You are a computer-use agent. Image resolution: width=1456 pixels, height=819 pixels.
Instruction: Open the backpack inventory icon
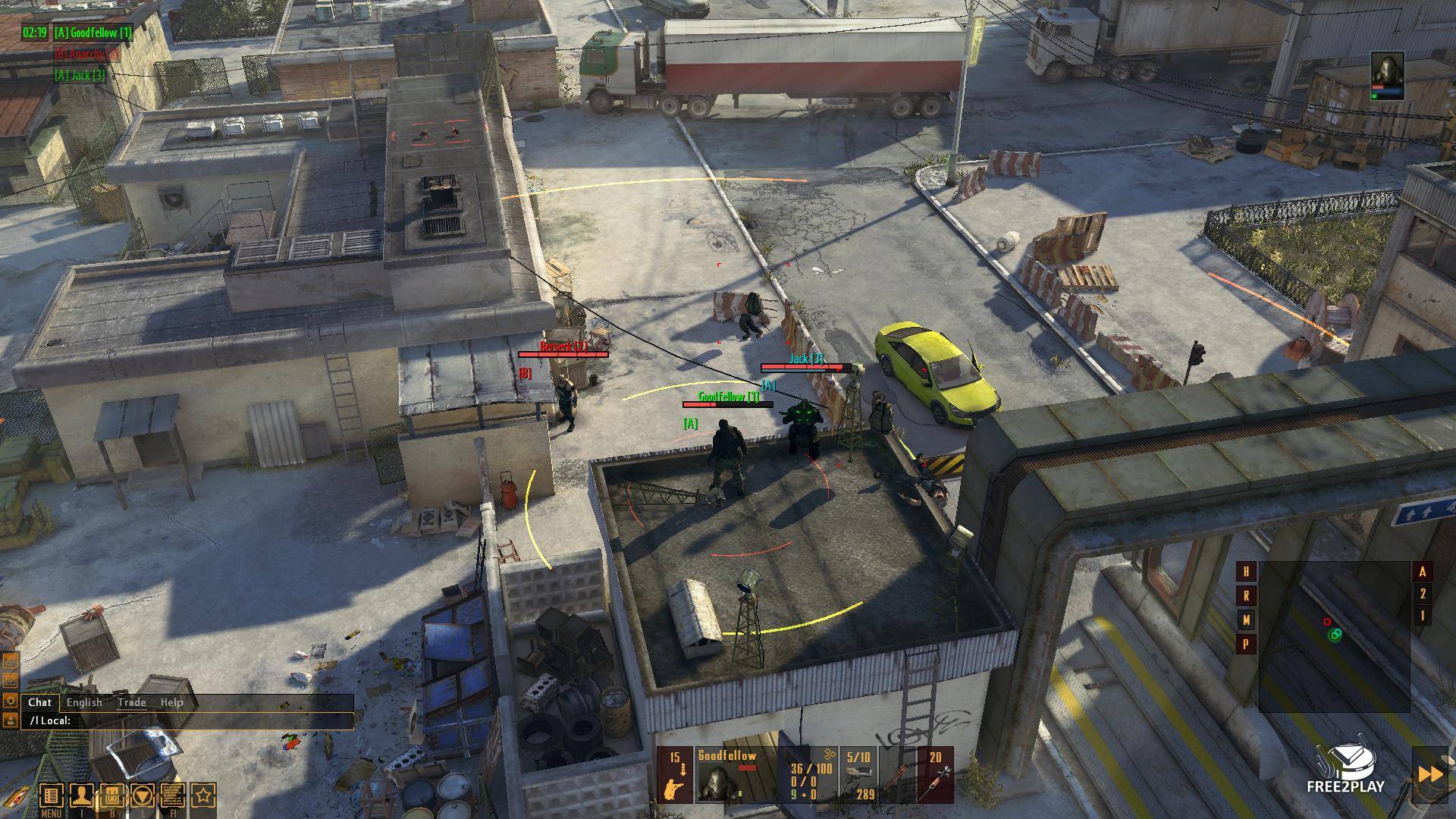tap(112, 796)
